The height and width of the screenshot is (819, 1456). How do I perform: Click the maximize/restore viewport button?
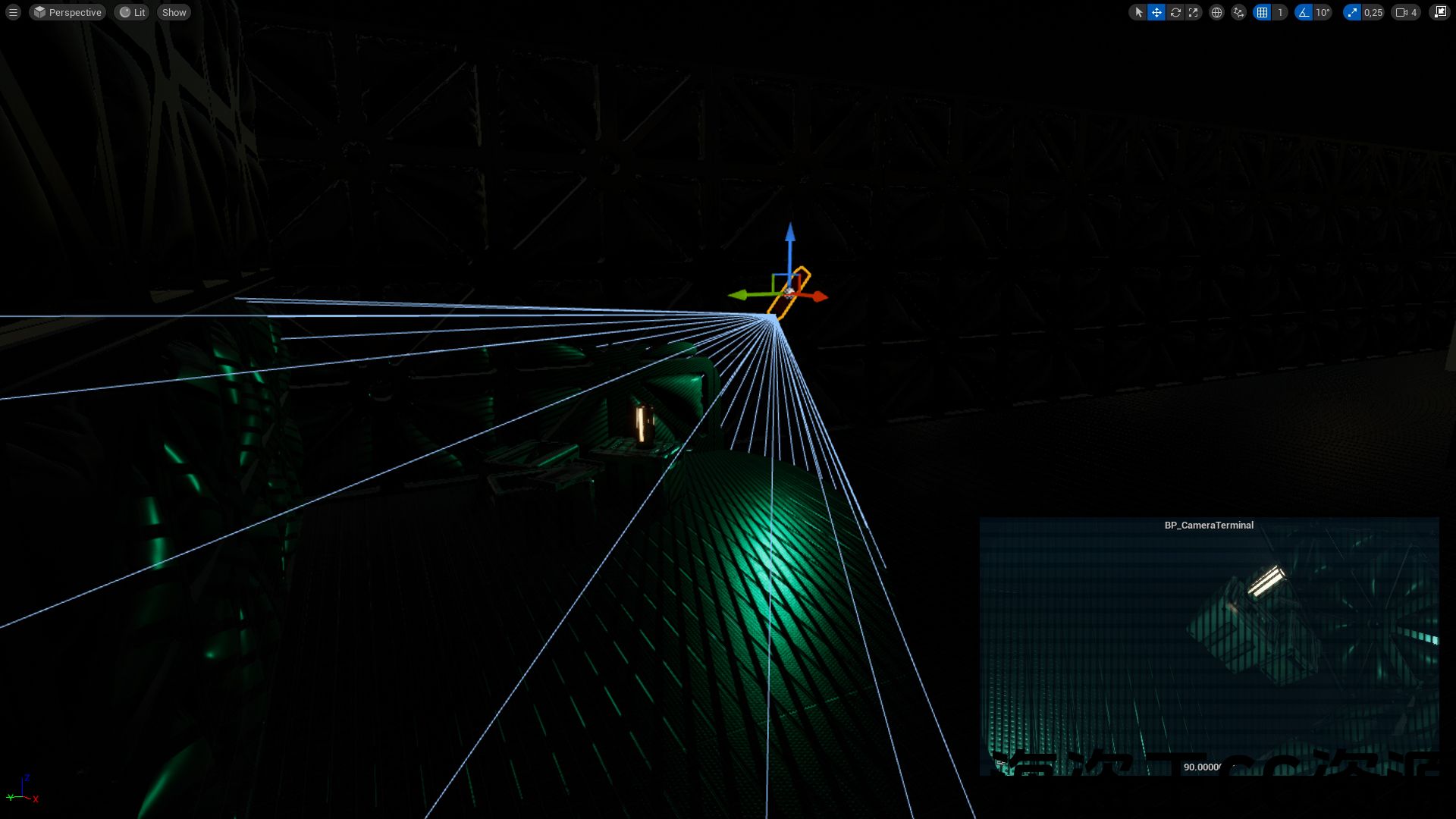[x=1439, y=12]
